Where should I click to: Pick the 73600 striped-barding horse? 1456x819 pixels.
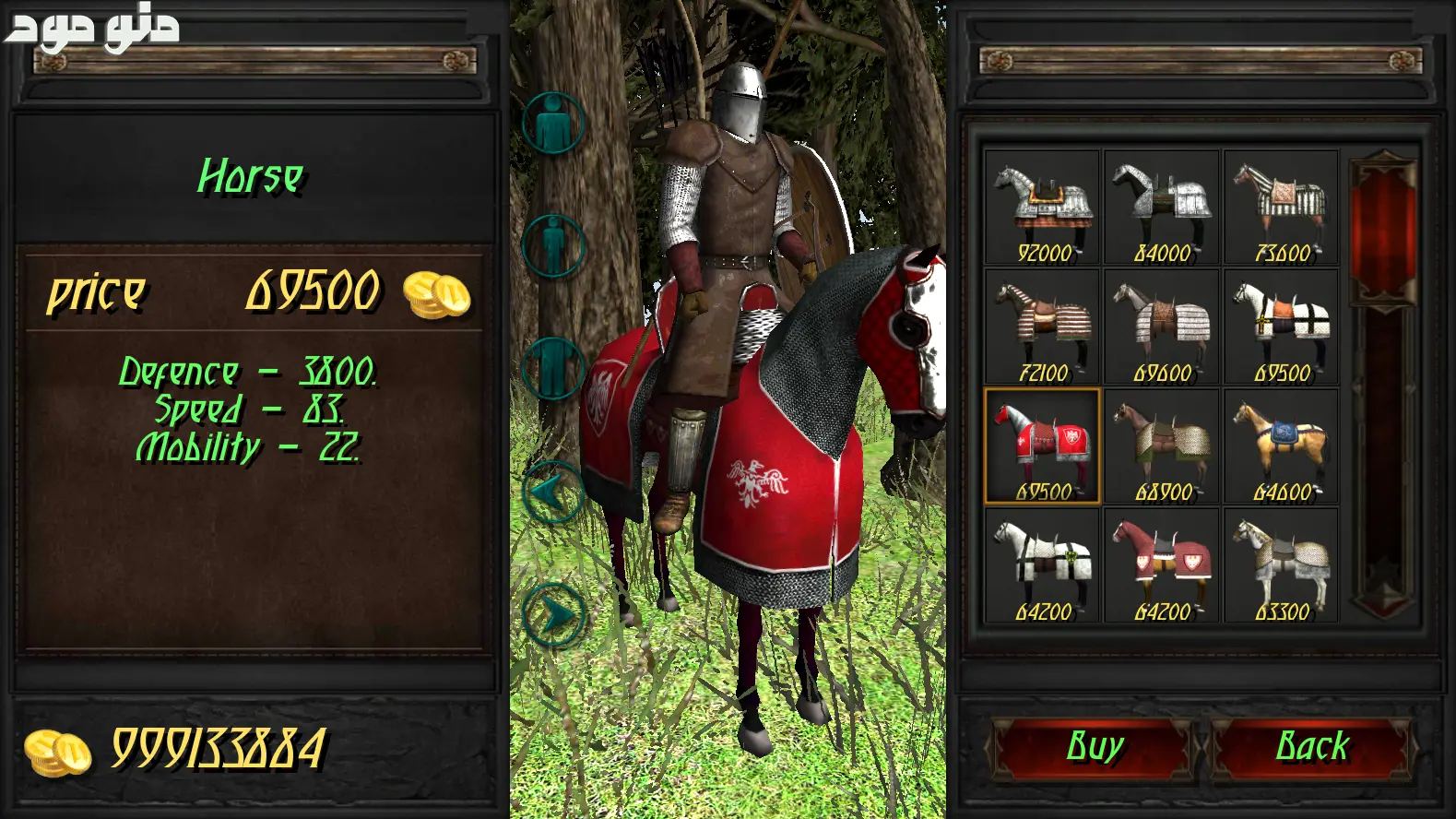click(1282, 208)
